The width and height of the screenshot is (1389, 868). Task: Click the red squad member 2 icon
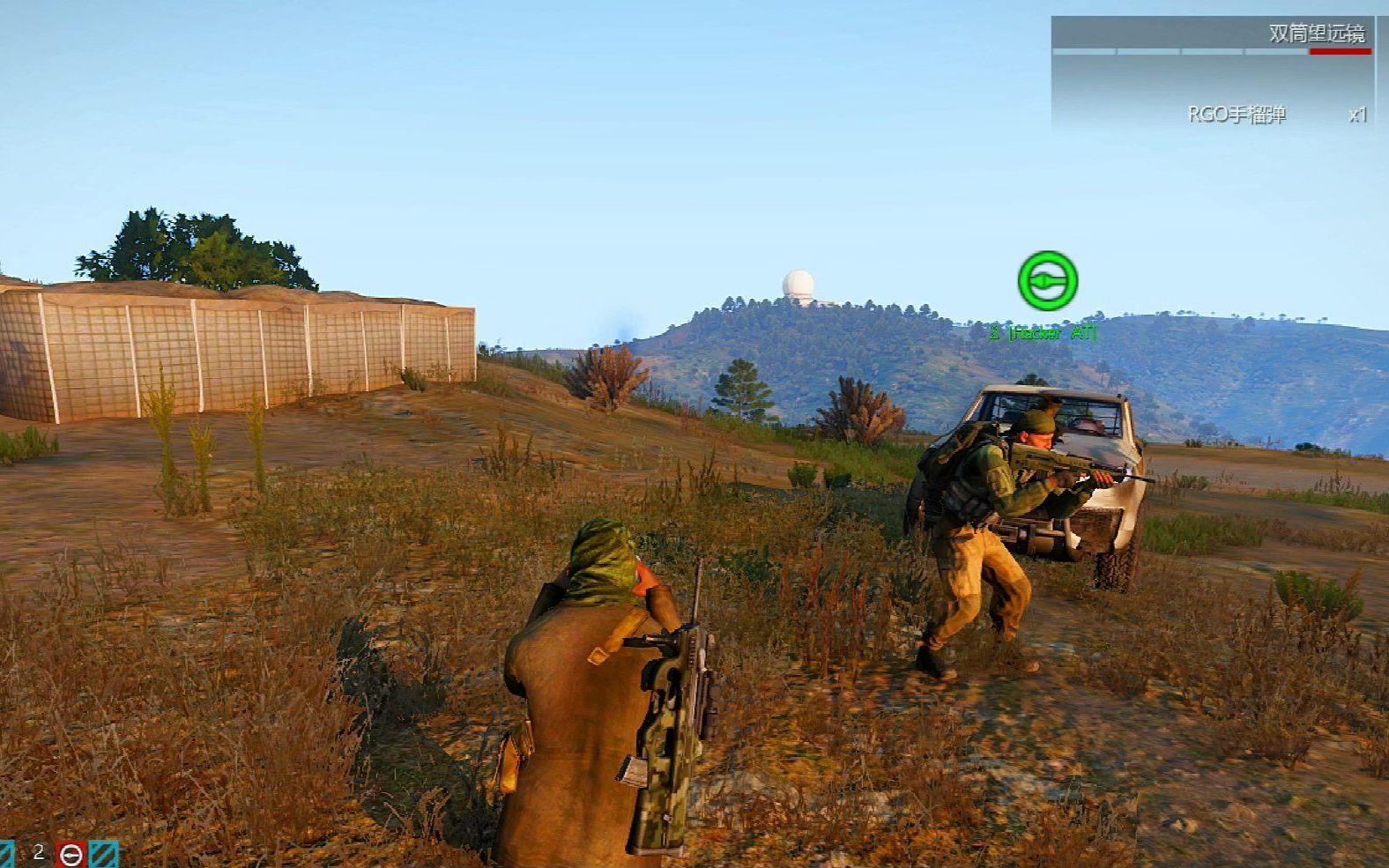point(71,854)
